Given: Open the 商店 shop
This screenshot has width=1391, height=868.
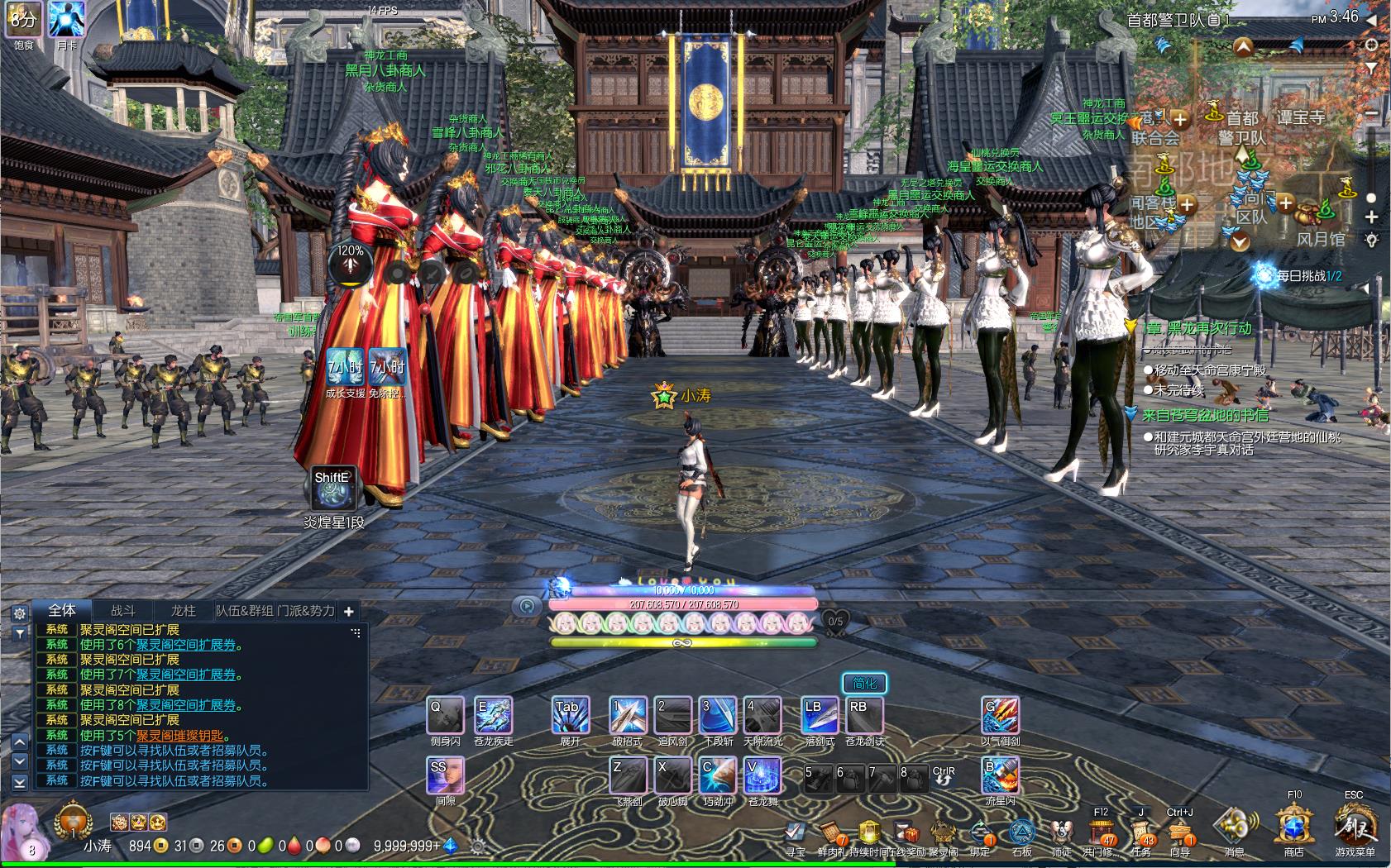Looking at the screenshot, I should [x=1294, y=826].
